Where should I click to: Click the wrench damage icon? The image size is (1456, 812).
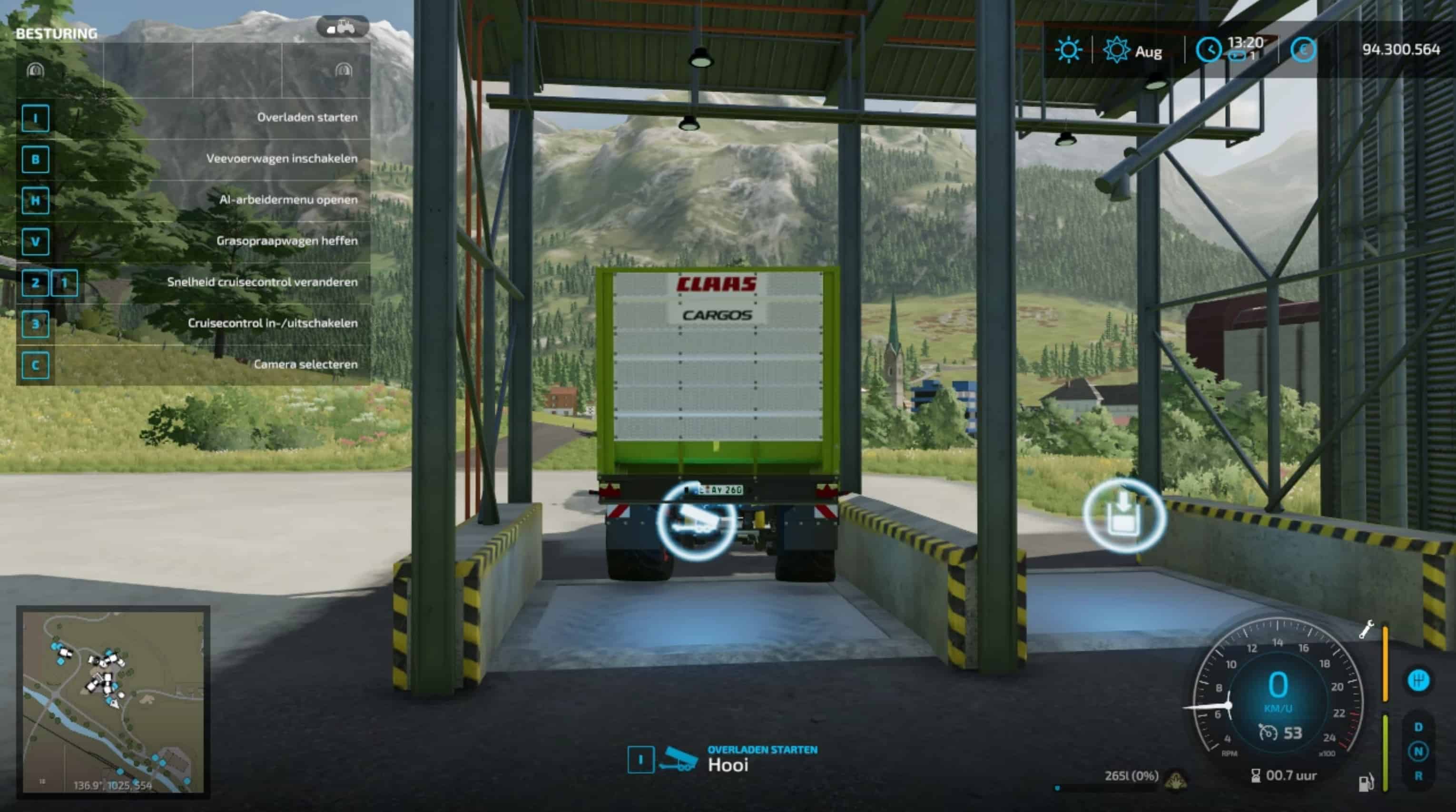[x=1366, y=629]
